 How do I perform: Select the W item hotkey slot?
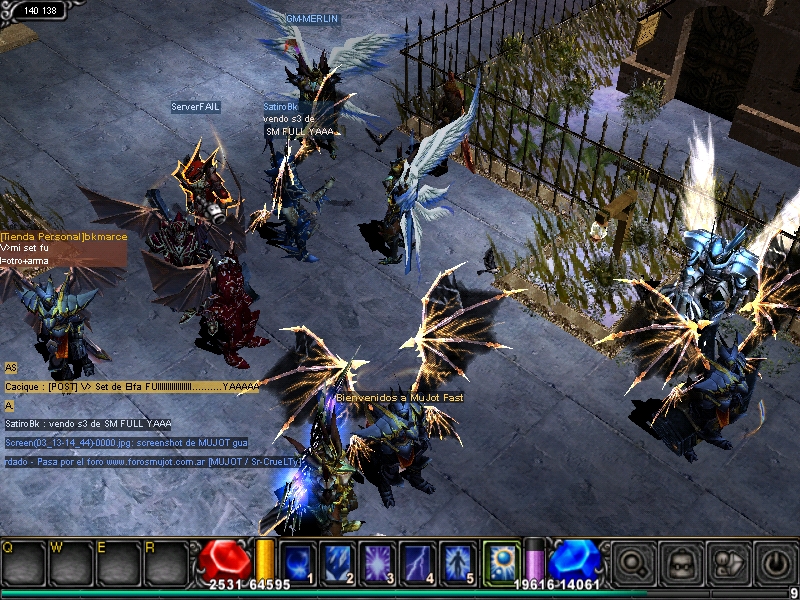69,563
